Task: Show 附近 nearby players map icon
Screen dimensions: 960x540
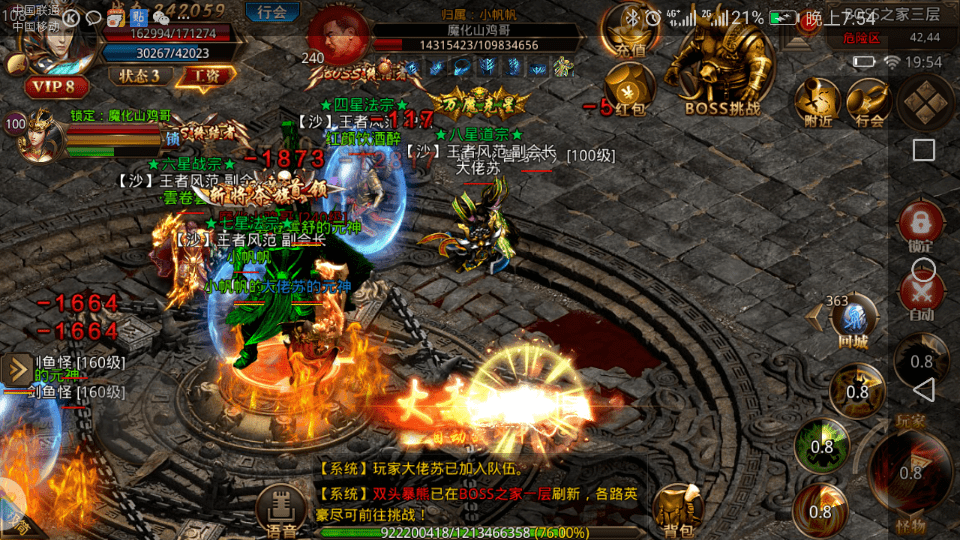Action: pos(817,104)
